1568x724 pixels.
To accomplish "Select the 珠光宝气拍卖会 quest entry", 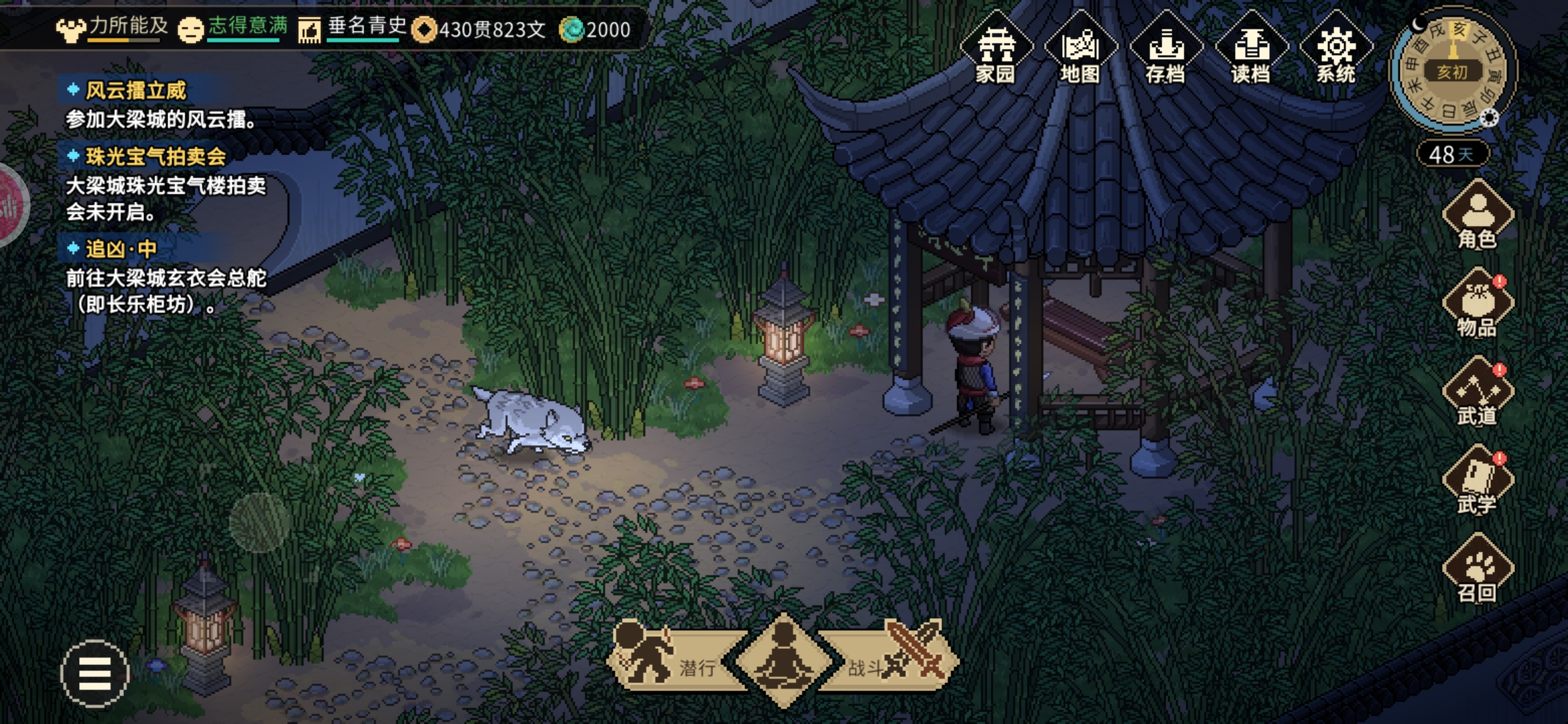I will pyautogui.click(x=155, y=157).
